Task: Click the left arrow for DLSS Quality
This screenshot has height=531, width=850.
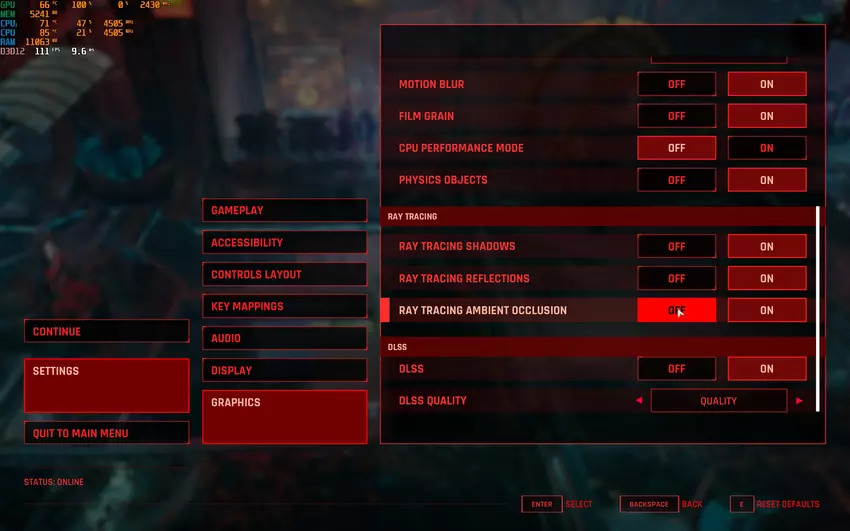Action: pyautogui.click(x=639, y=401)
